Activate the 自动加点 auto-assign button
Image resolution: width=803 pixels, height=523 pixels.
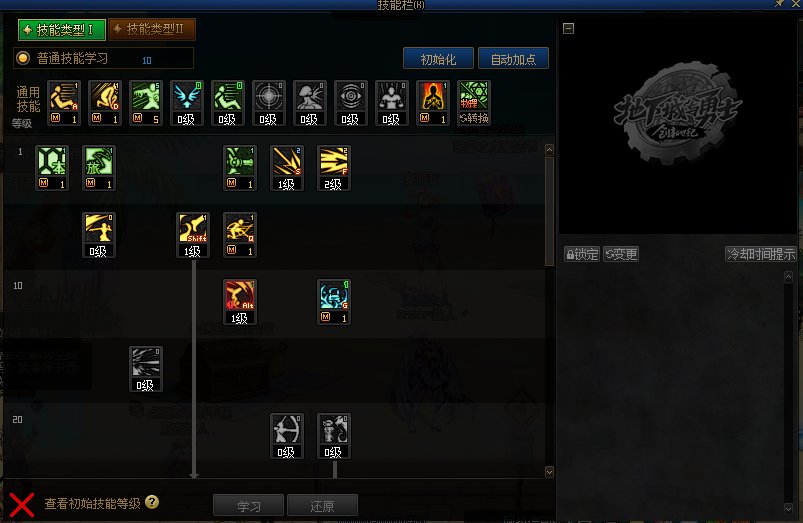tap(513, 59)
